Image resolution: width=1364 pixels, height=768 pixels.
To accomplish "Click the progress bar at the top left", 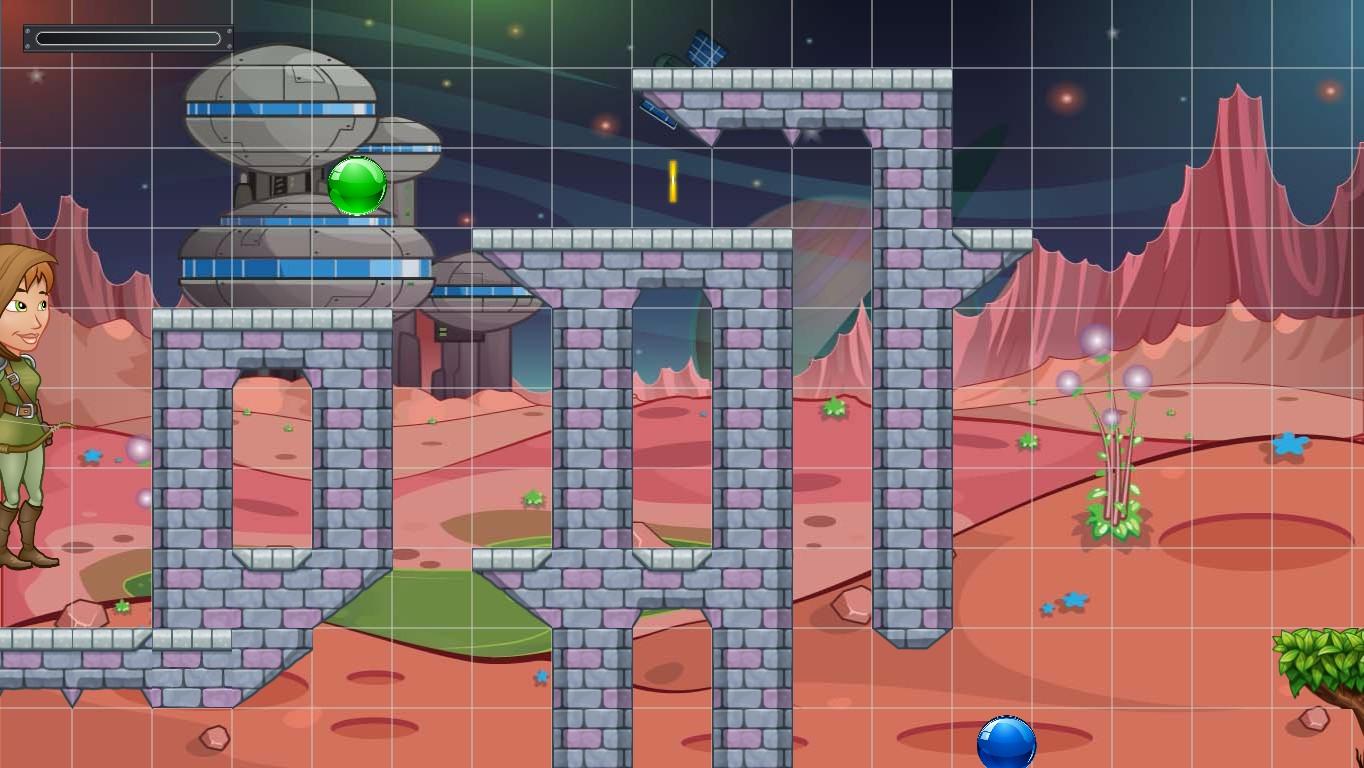I will pos(125,36).
